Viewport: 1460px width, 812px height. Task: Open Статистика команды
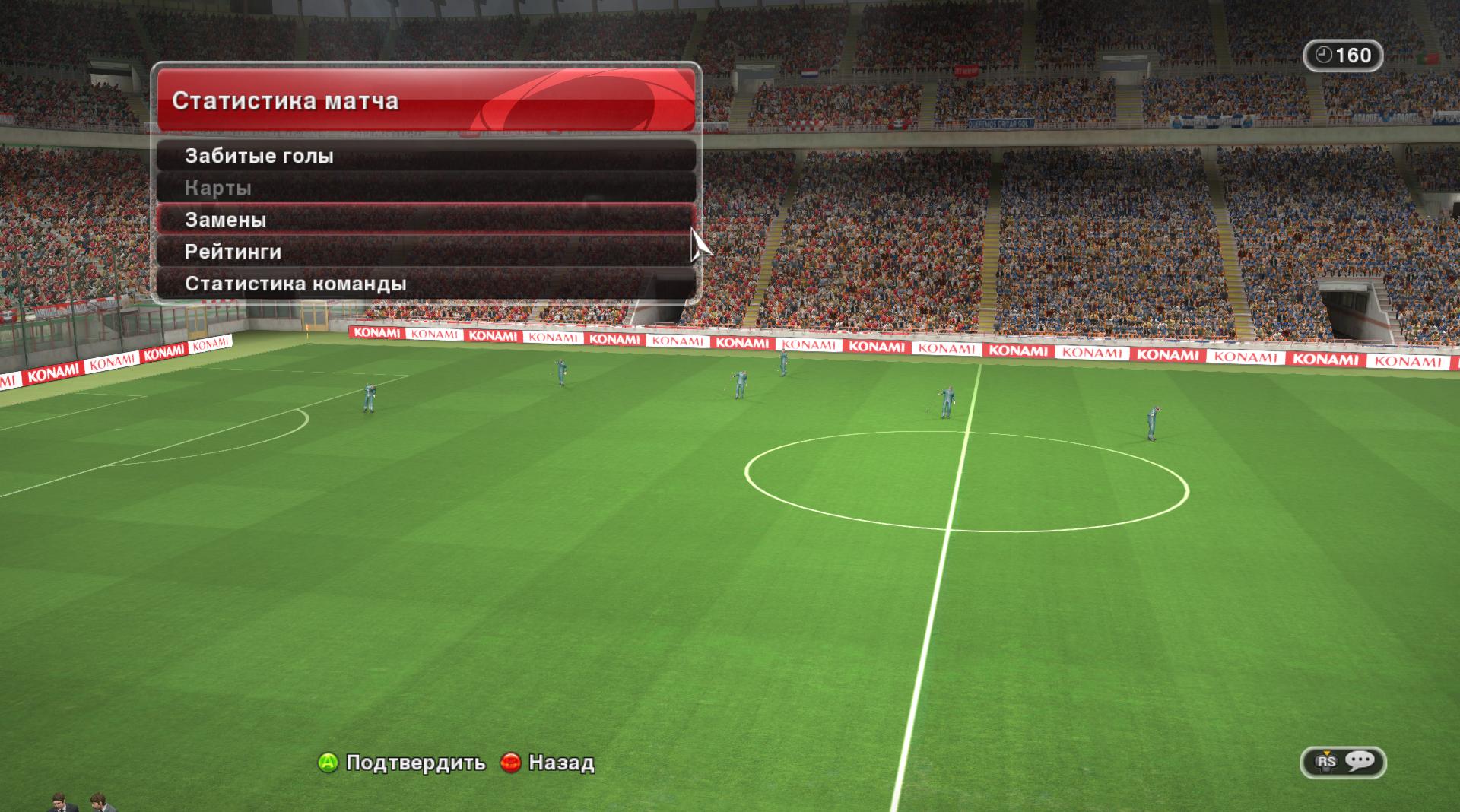[x=426, y=284]
